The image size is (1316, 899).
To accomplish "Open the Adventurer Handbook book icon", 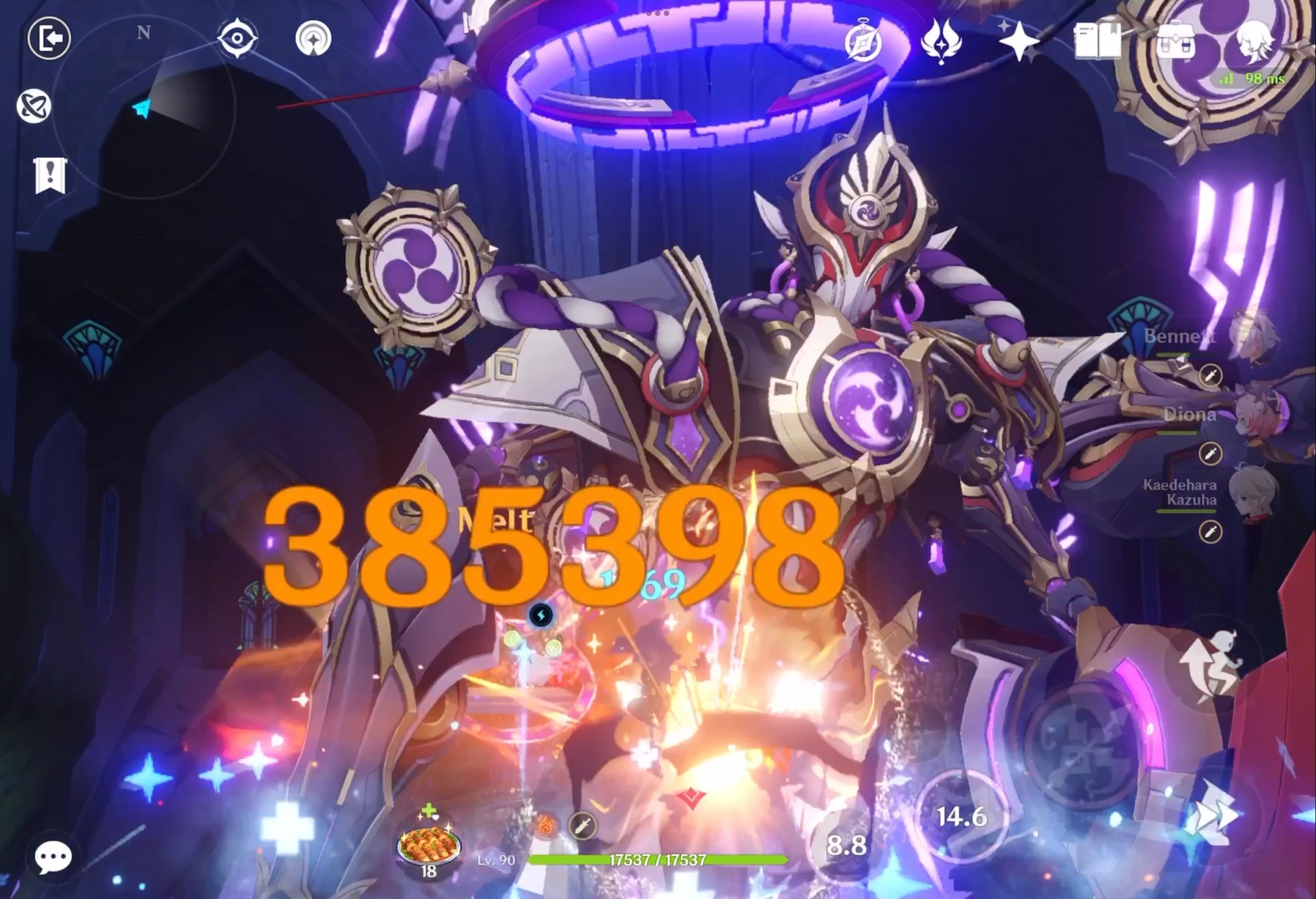I will [x=1097, y=40].
